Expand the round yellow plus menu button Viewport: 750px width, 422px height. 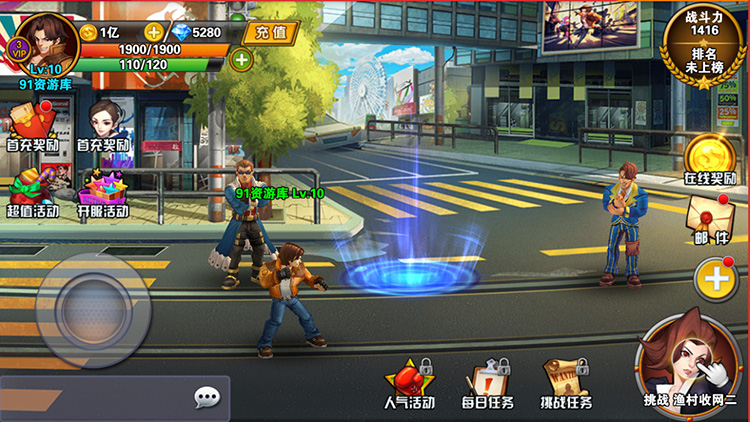click(x=716, y=278)
